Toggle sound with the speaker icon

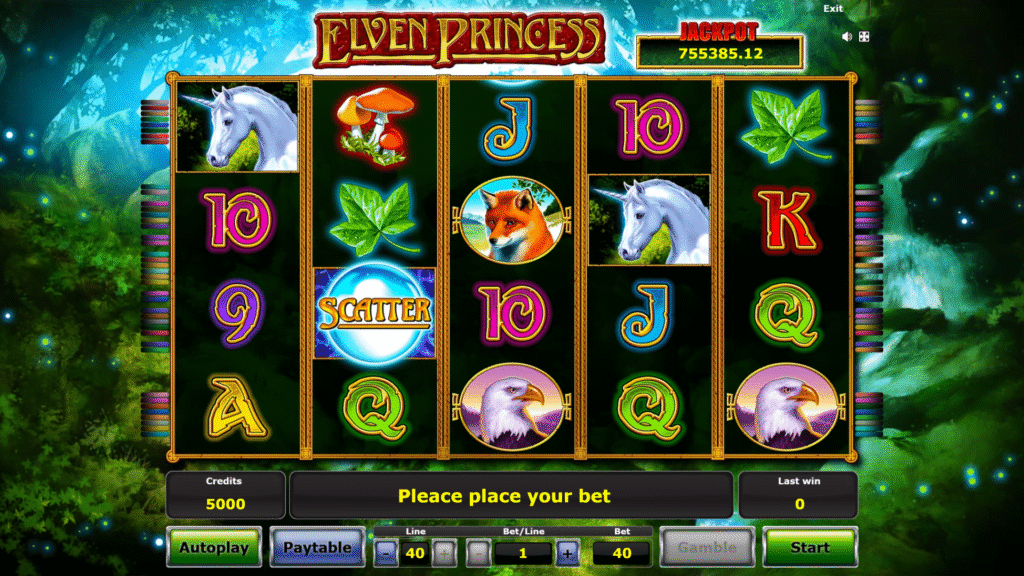click(847, 37)
